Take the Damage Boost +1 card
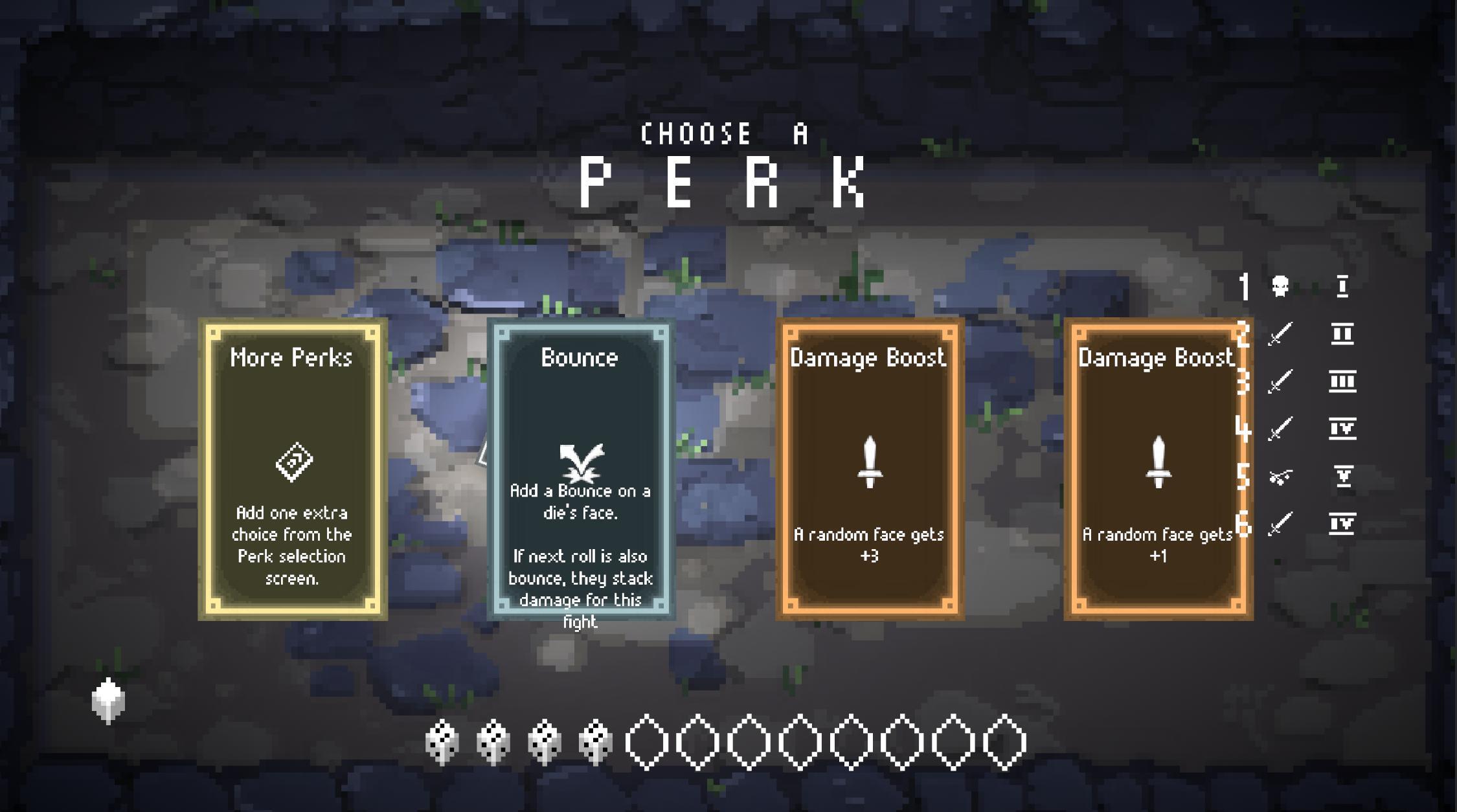 [x=1157, y=469]
